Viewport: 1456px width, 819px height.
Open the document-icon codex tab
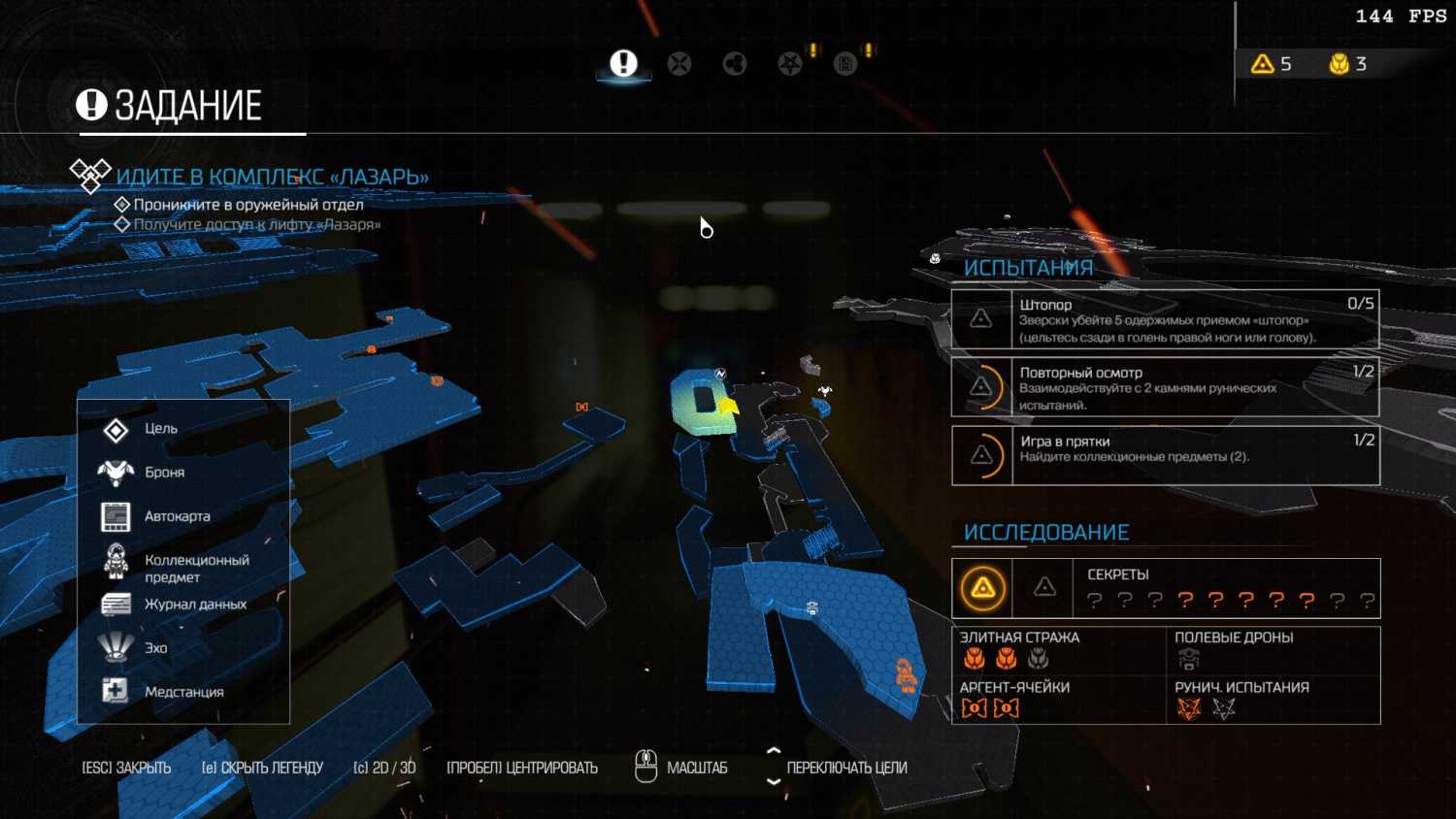845,64
